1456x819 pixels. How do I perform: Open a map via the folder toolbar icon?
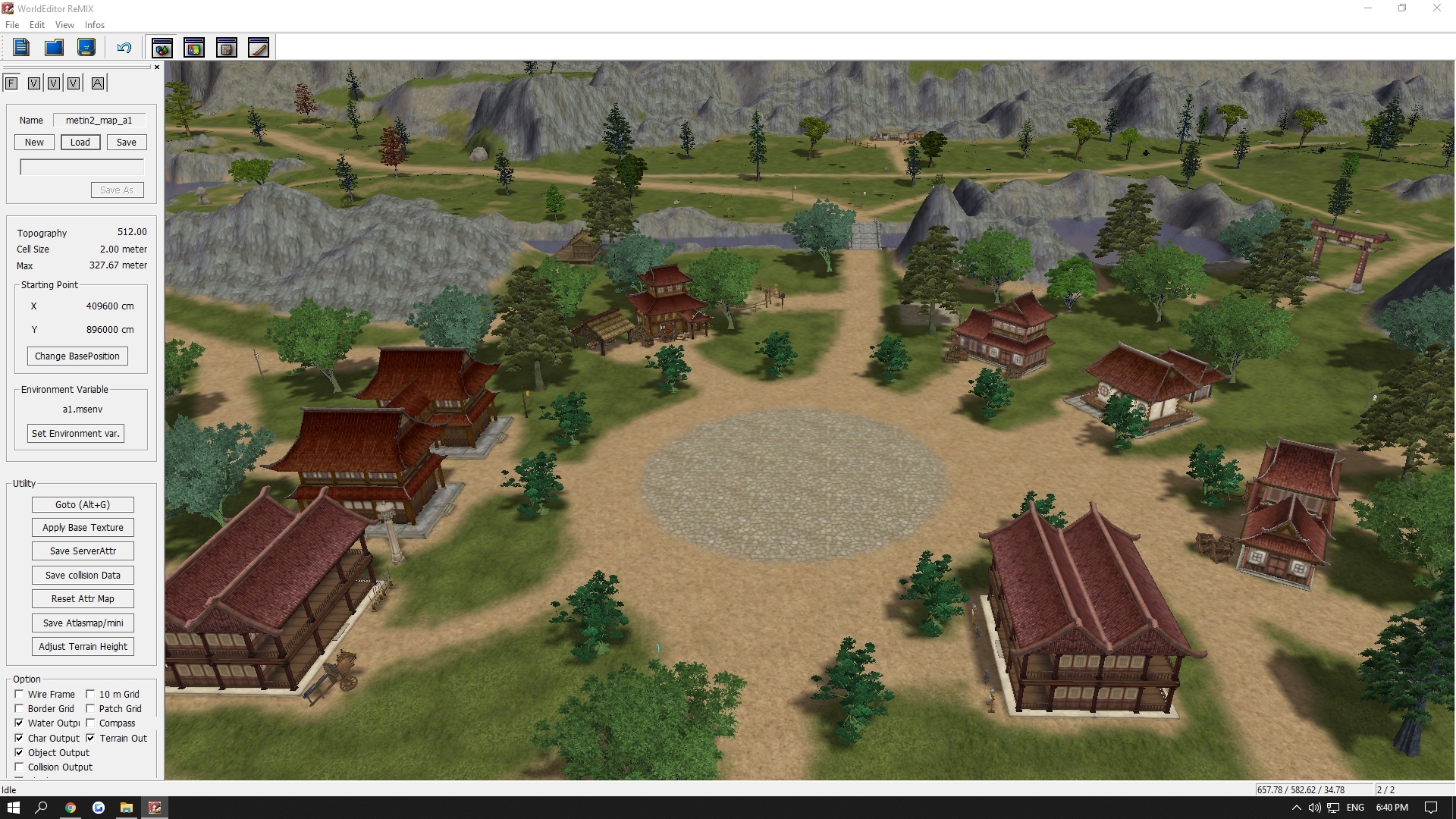(x=53, y=47)
